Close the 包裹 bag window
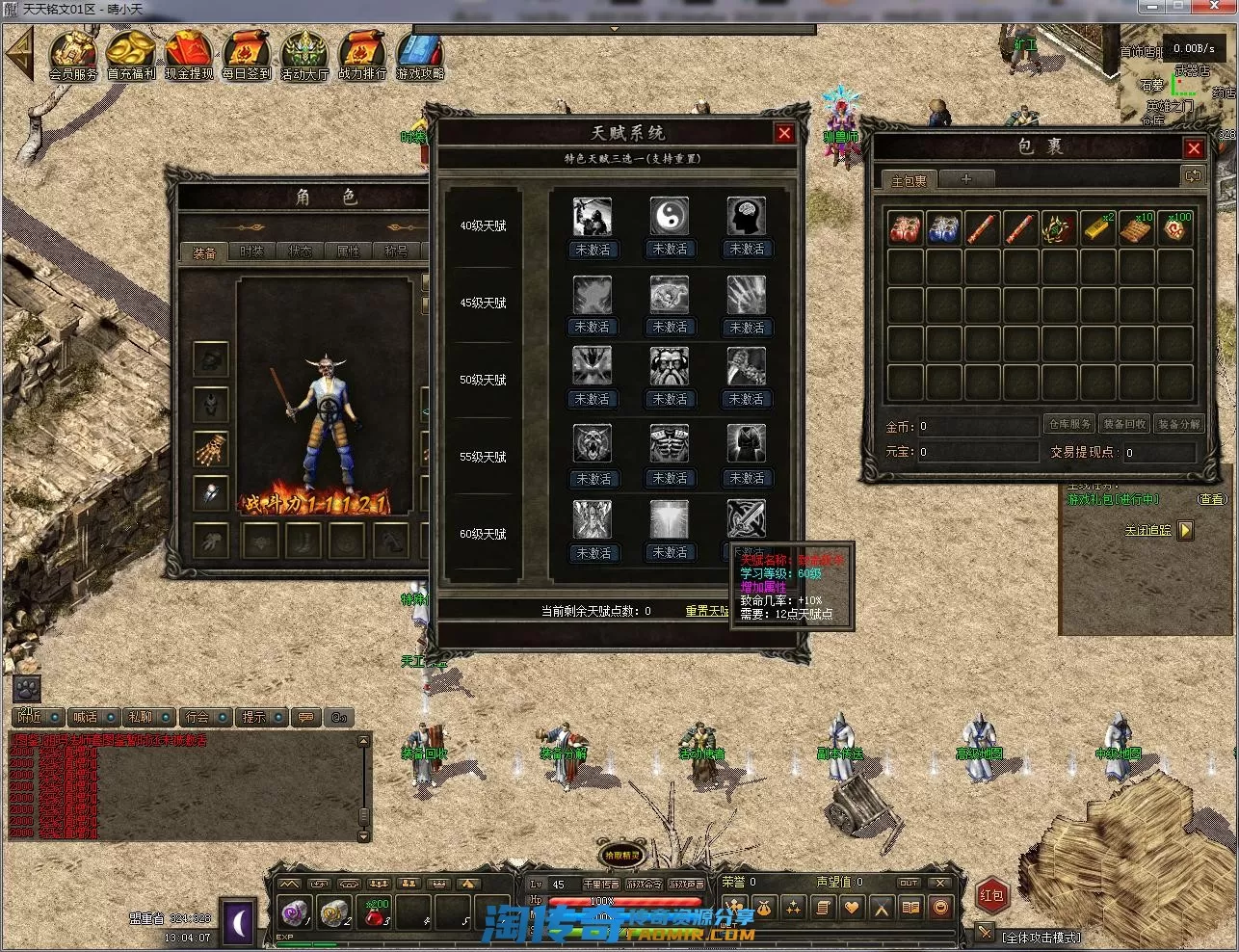This screenshot has height=952, width=1239. [x=1194, y=148]
